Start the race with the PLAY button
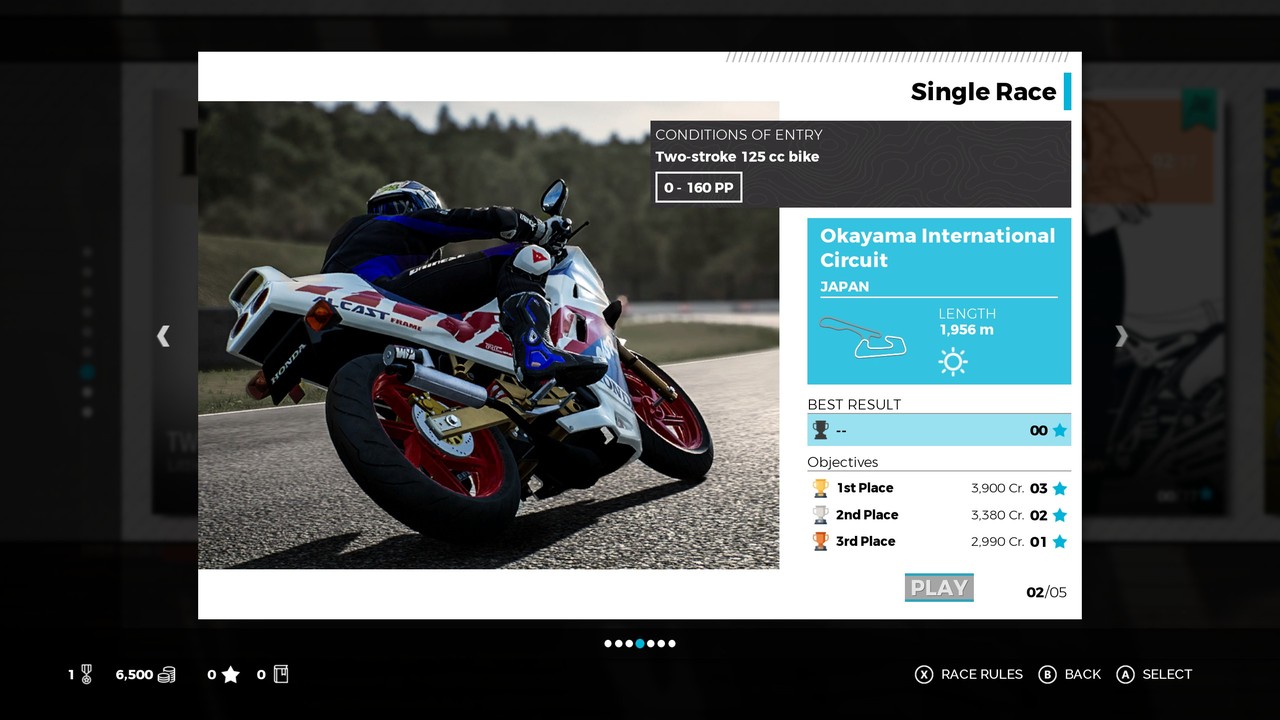1280x720 pixels. click(939, 588)
